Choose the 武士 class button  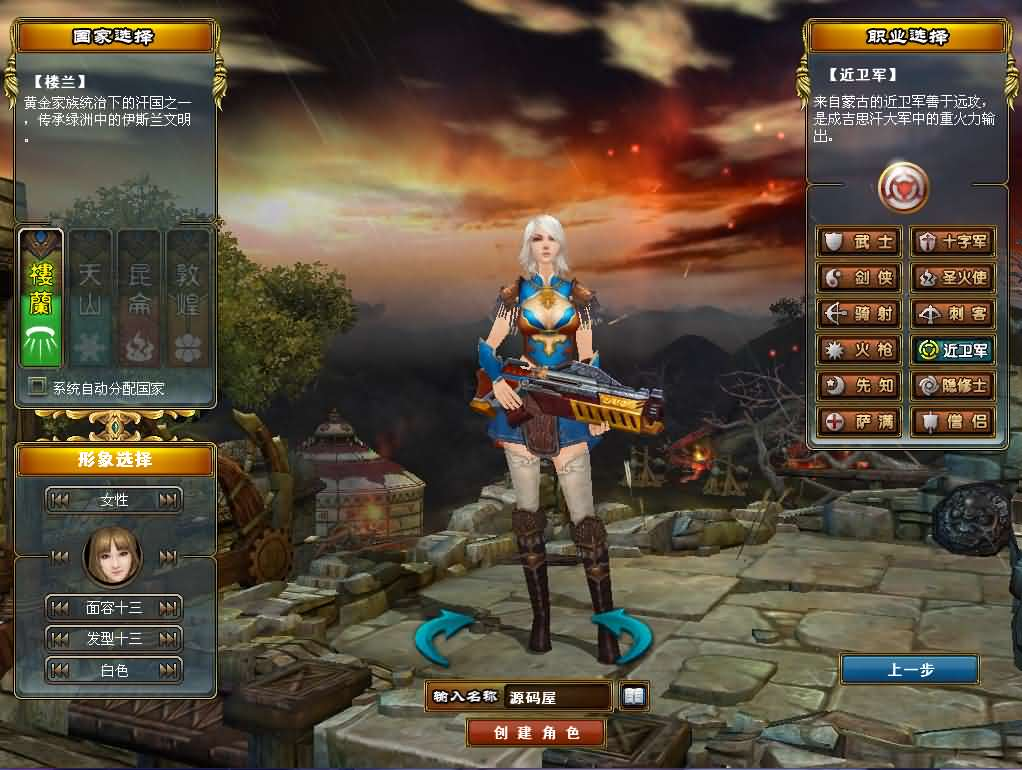coord(860,242)
